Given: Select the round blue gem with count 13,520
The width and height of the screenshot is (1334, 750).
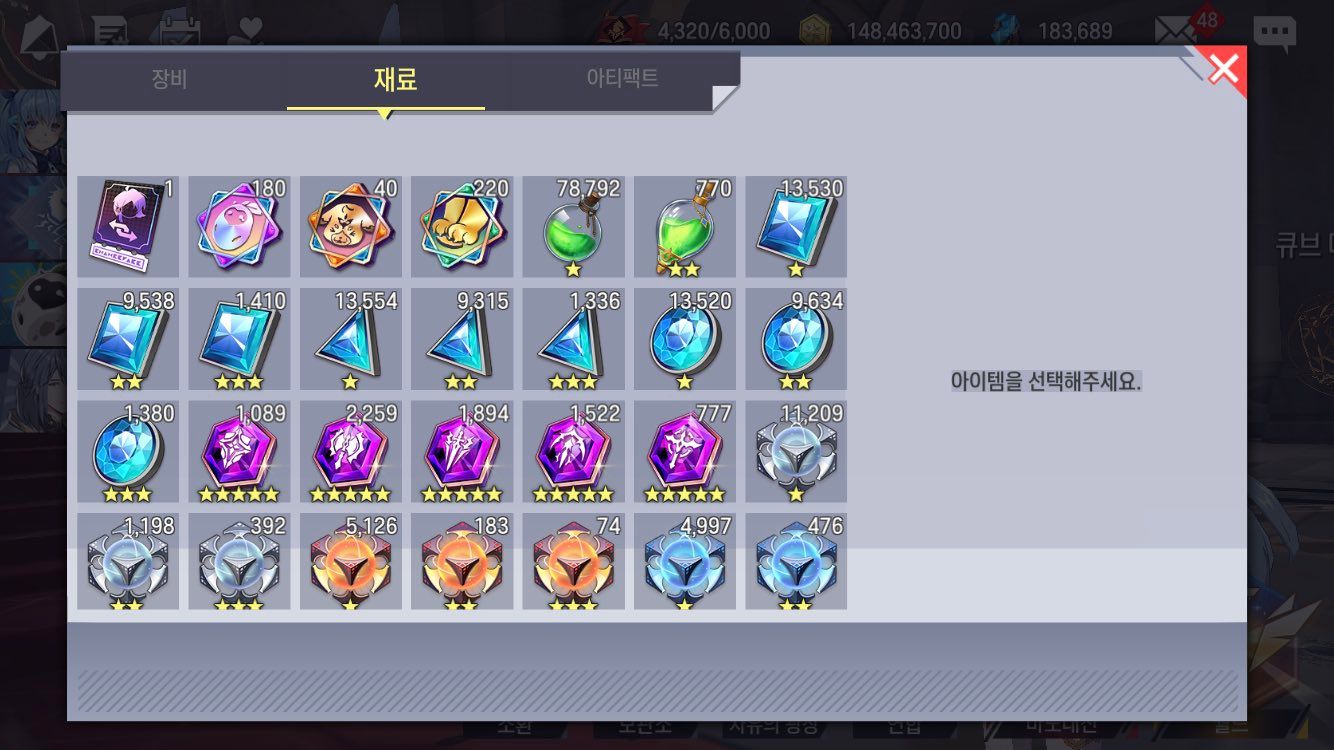Looking at the screenshot, I should [x=685, y=339].
